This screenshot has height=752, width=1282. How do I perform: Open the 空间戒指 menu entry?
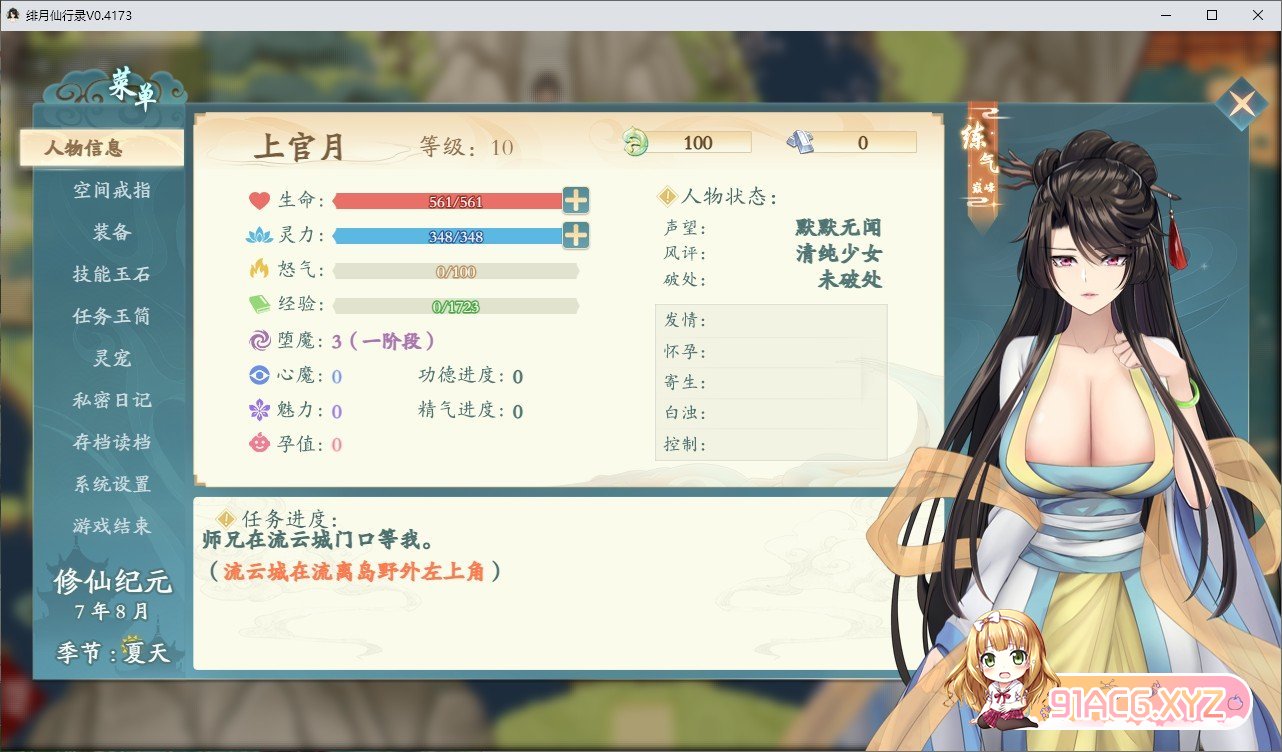110,190
